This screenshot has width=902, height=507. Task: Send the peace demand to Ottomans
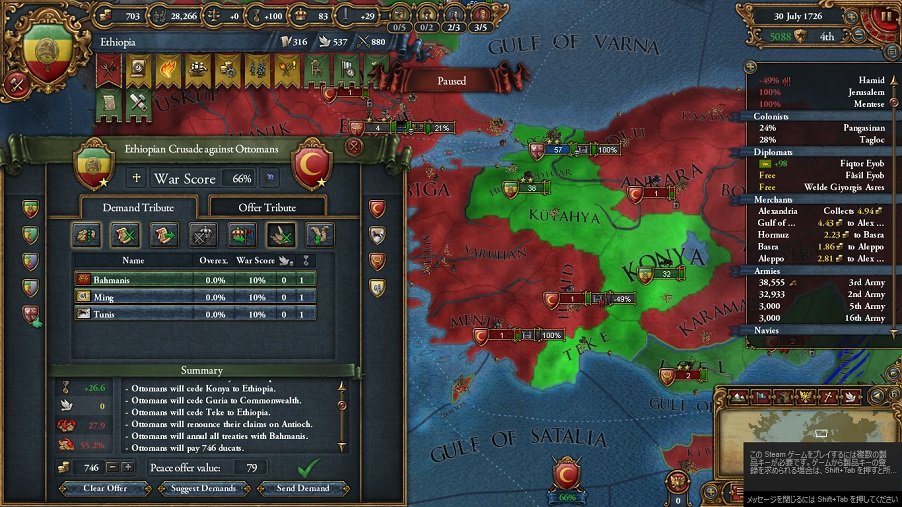(x=302, y=488)
